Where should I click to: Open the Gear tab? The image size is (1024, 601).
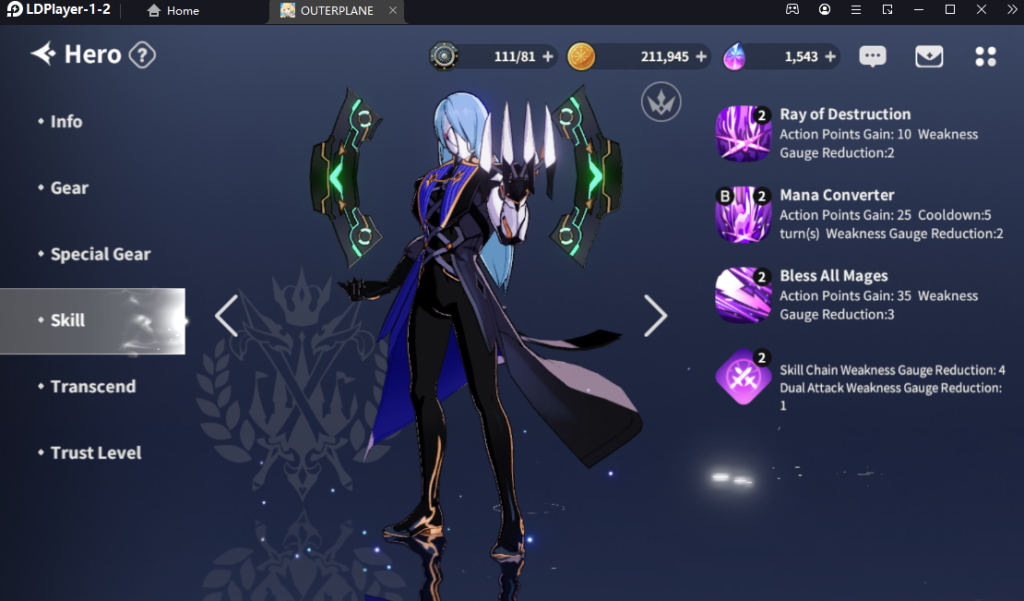pyautogui.click(x=70, y=188)
